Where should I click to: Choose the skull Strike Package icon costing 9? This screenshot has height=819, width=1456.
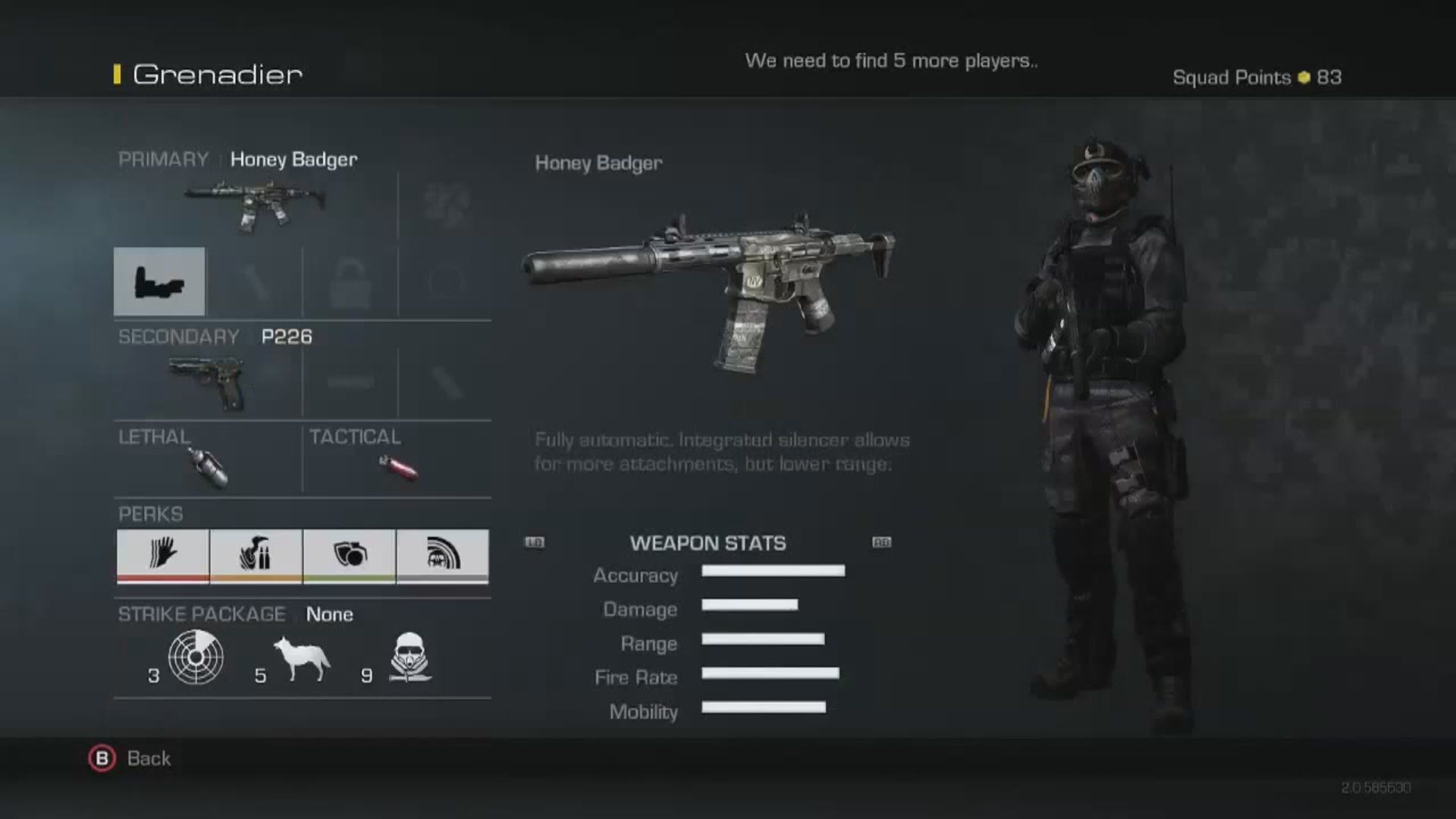pyautogui.click(x=409, y=658)
